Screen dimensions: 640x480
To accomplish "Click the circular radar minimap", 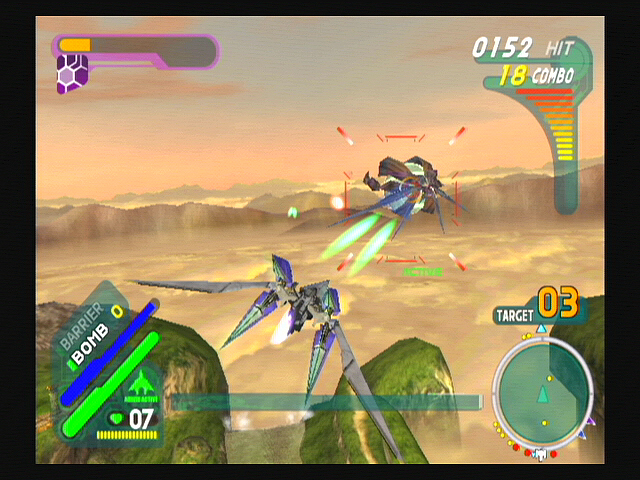I will [x=542, y=391].
